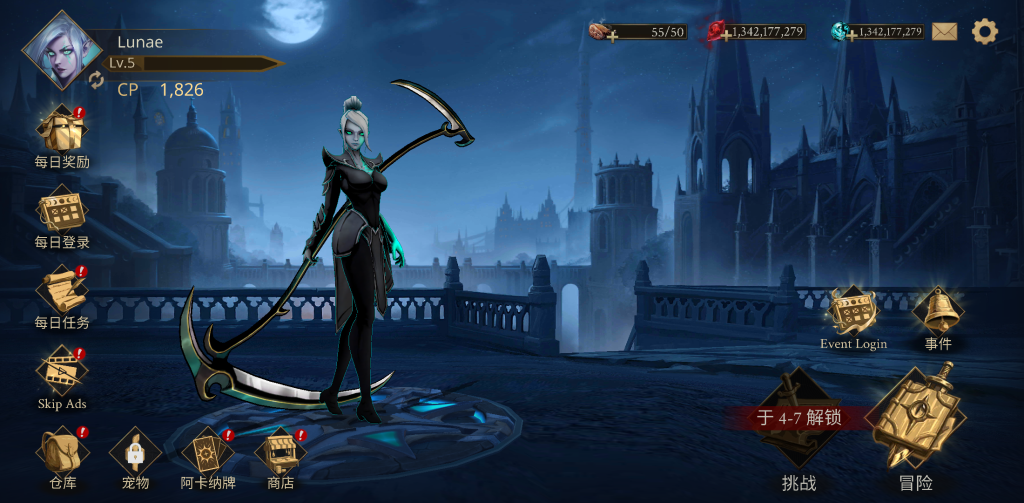Open the 仓库 inventory backpack
The width and height of the screenshot is (1024, 503).
[62, 452]
